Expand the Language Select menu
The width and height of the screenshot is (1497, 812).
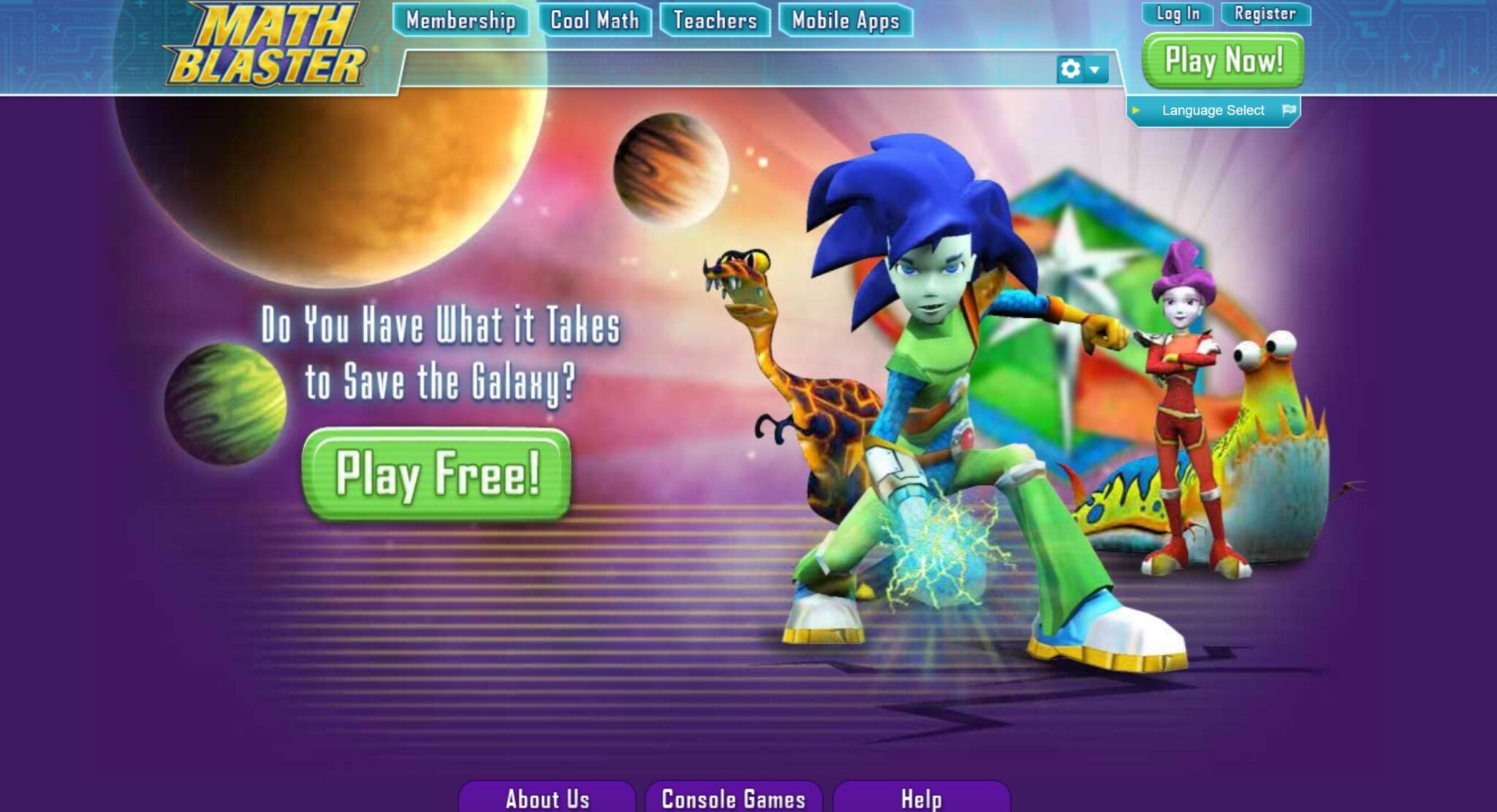click(x=1213, y=109)
